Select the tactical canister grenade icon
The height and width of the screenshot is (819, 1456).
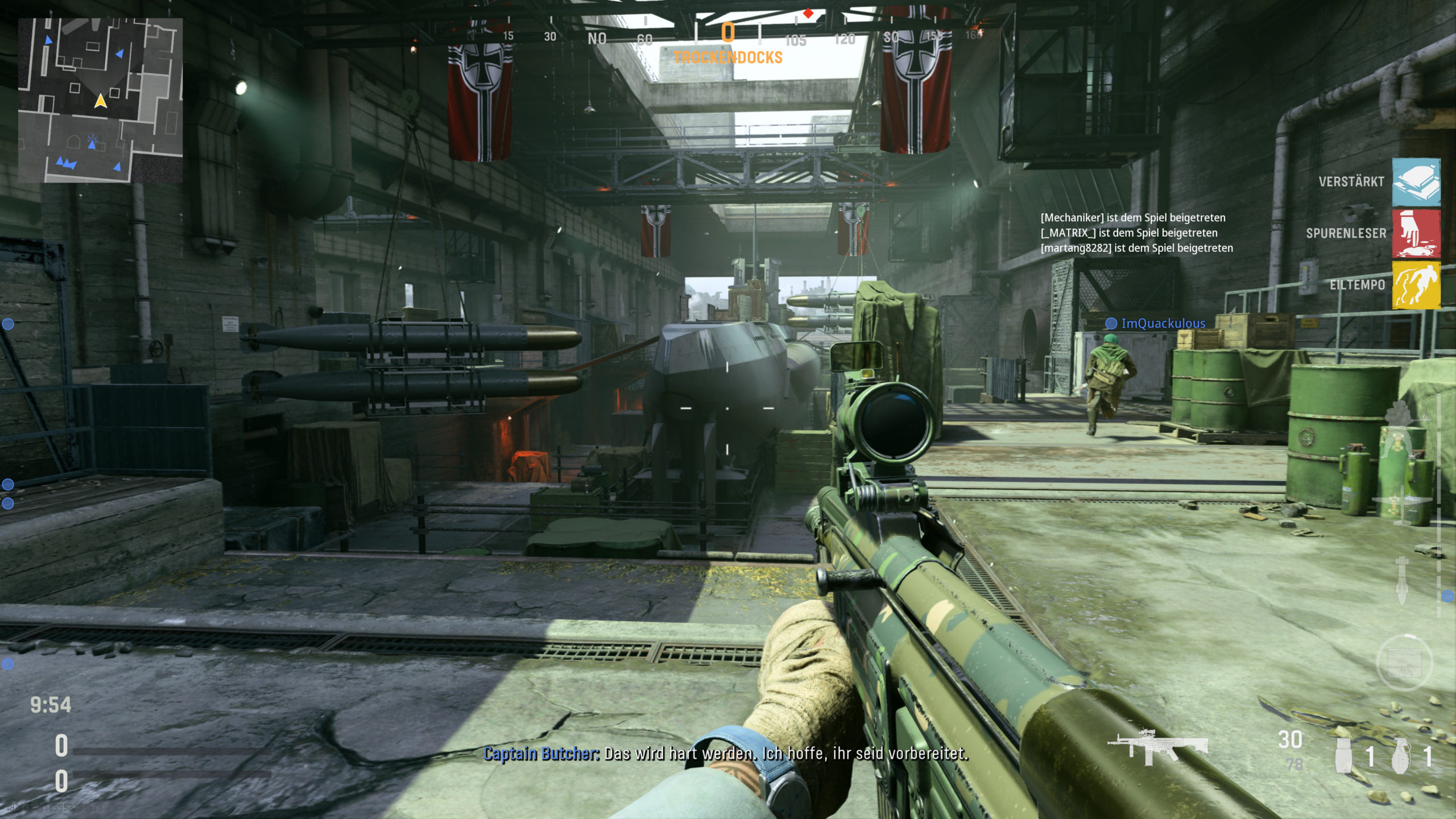click(1343, 756)
